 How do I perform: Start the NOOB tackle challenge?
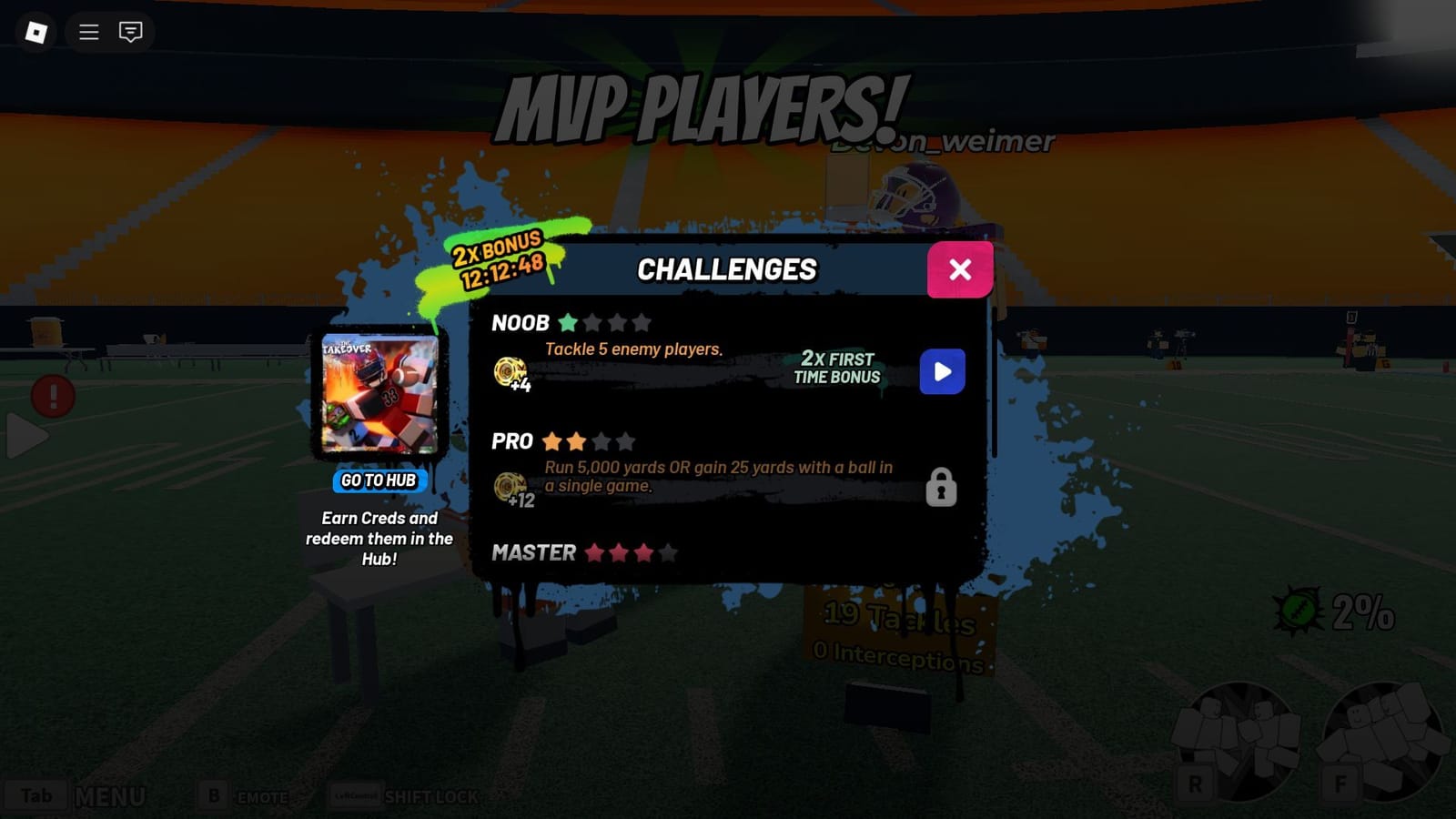tap(942, 371)
